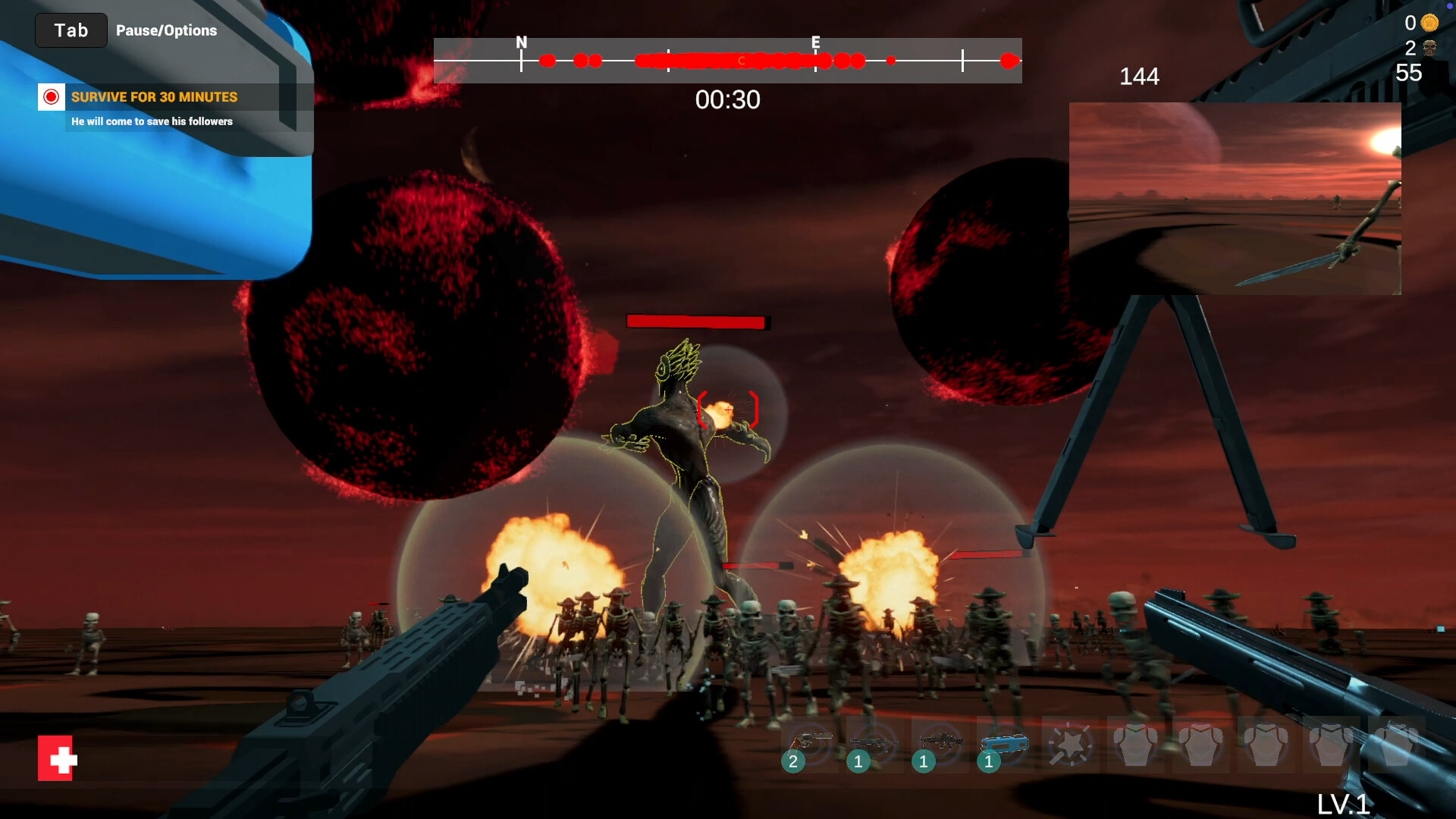Image resolution: width=1456 pixels, height=819 pixels.
Task: Expand the objective hint text
Action: (x=152, y=121)
